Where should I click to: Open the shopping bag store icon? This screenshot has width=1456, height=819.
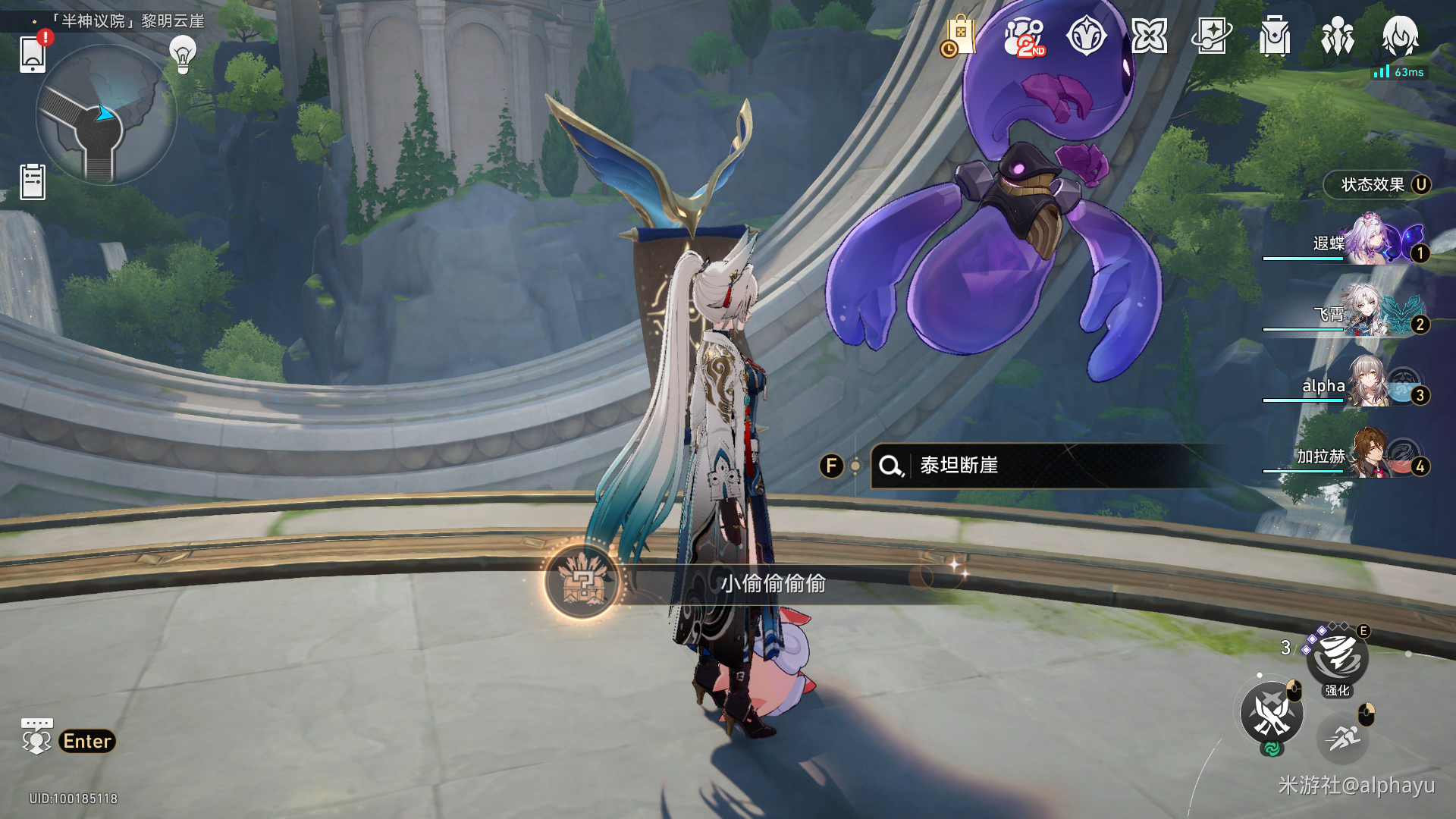(x=959, y=36)
